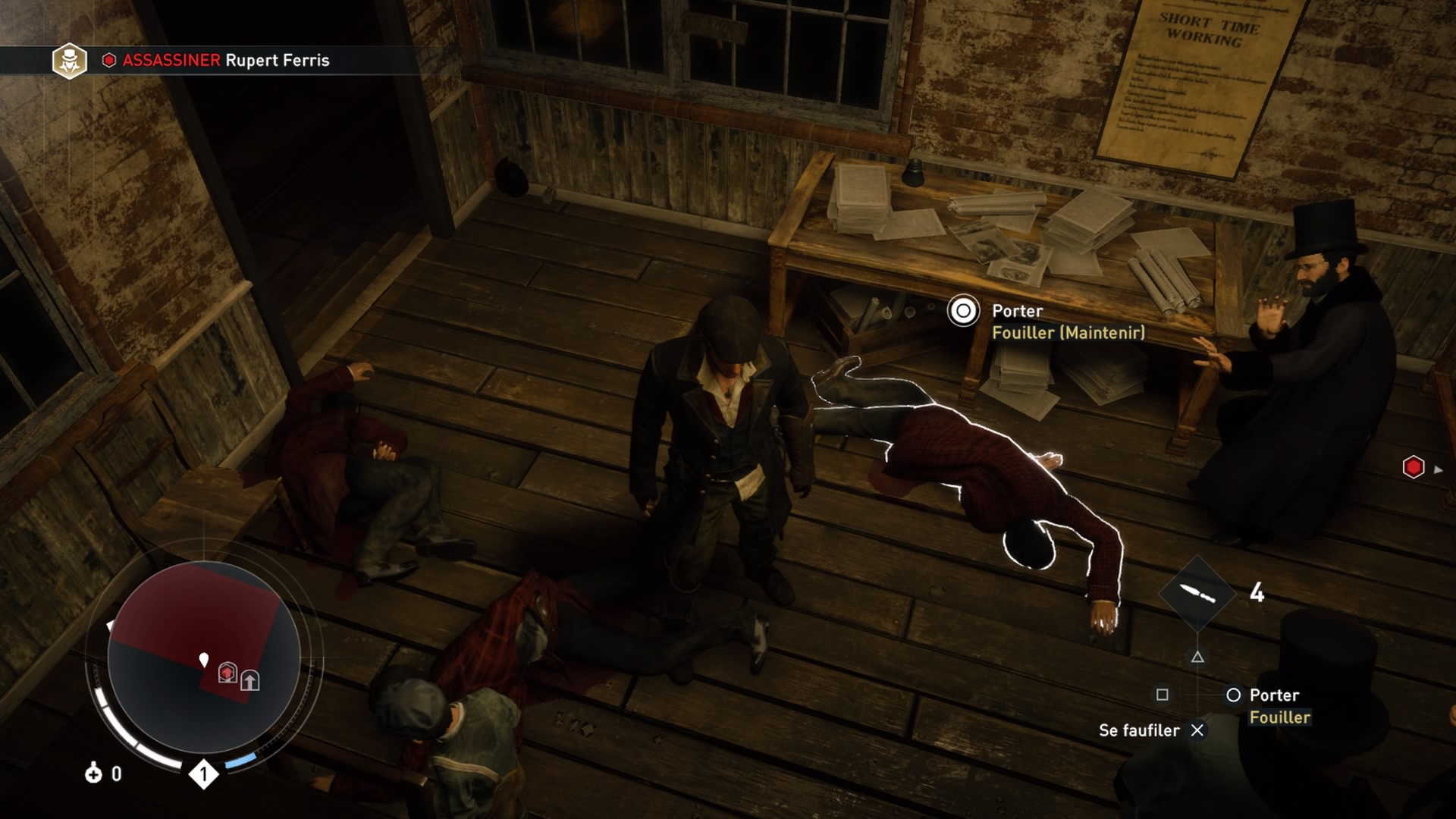
Task: Select the red target marker on the minimap
Action: [227, 673]
